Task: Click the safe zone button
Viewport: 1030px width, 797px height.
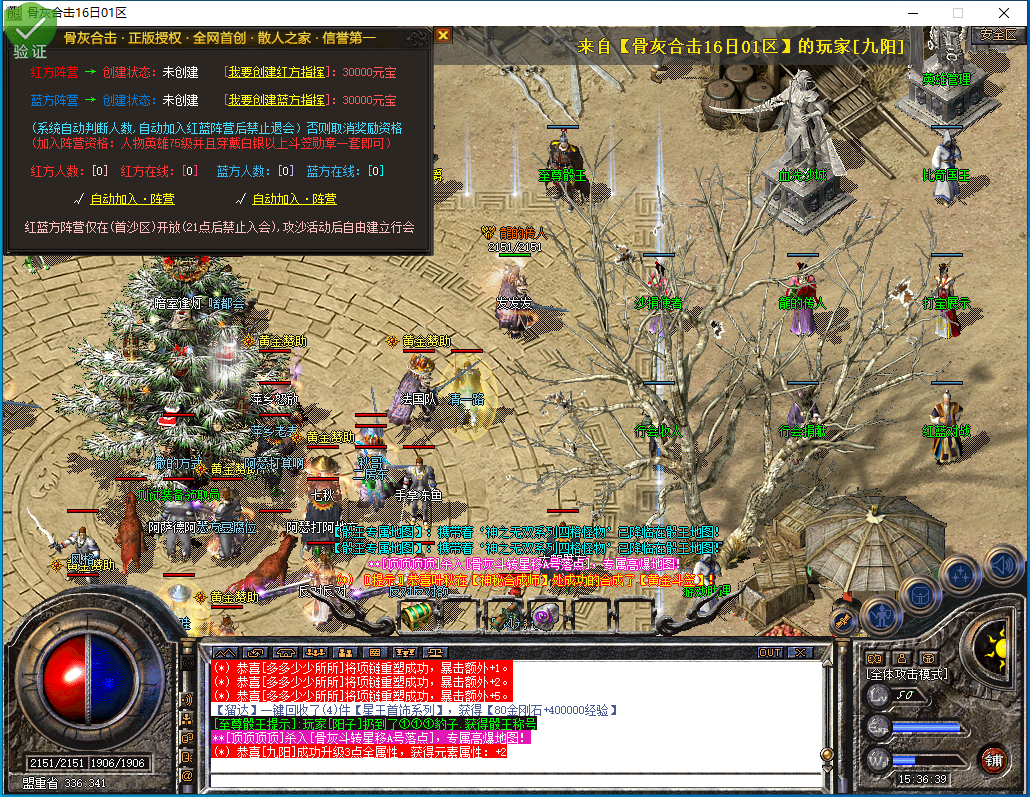Action: point(997,34)
